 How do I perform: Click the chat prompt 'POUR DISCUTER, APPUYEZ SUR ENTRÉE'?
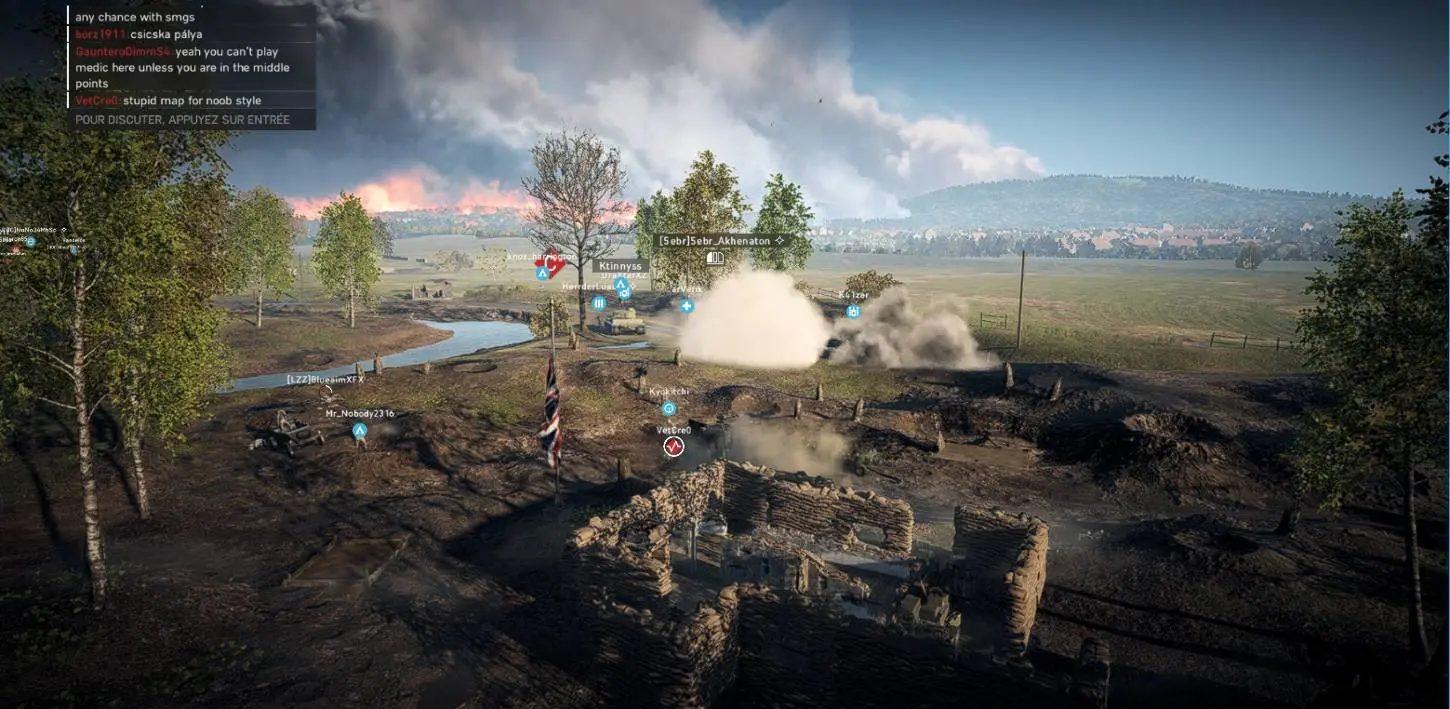pos(183,120)
